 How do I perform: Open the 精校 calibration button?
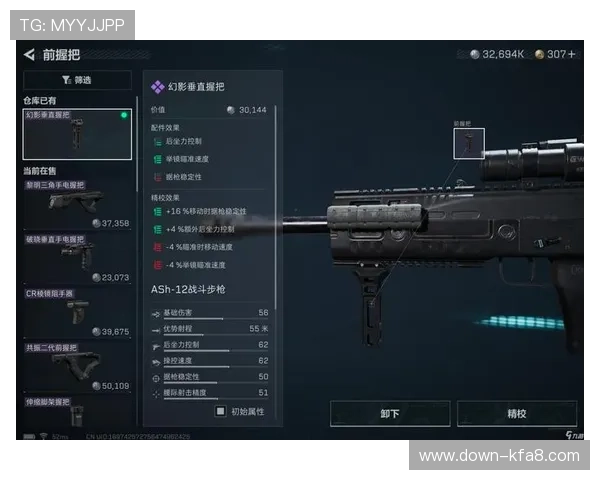tap(516, 413)
